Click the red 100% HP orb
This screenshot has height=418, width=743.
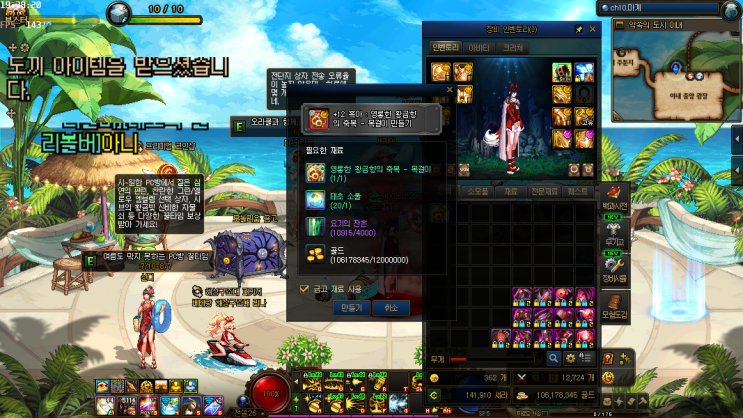click(270, 393)
